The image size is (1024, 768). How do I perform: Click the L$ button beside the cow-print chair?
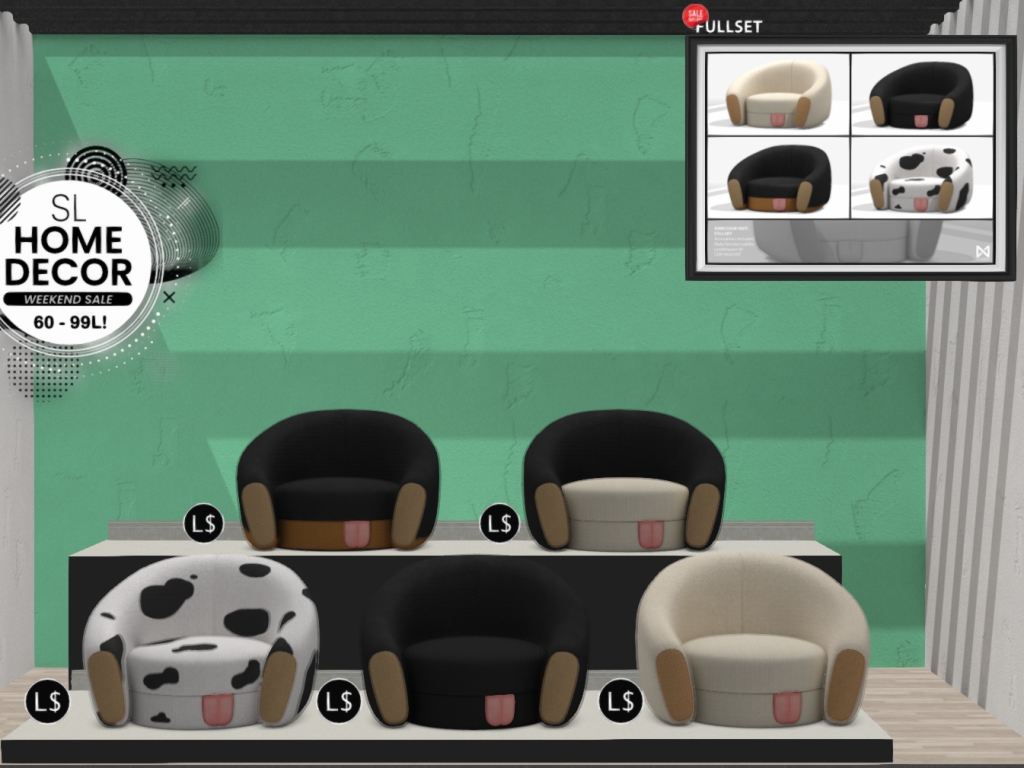[x=47, y=701]
